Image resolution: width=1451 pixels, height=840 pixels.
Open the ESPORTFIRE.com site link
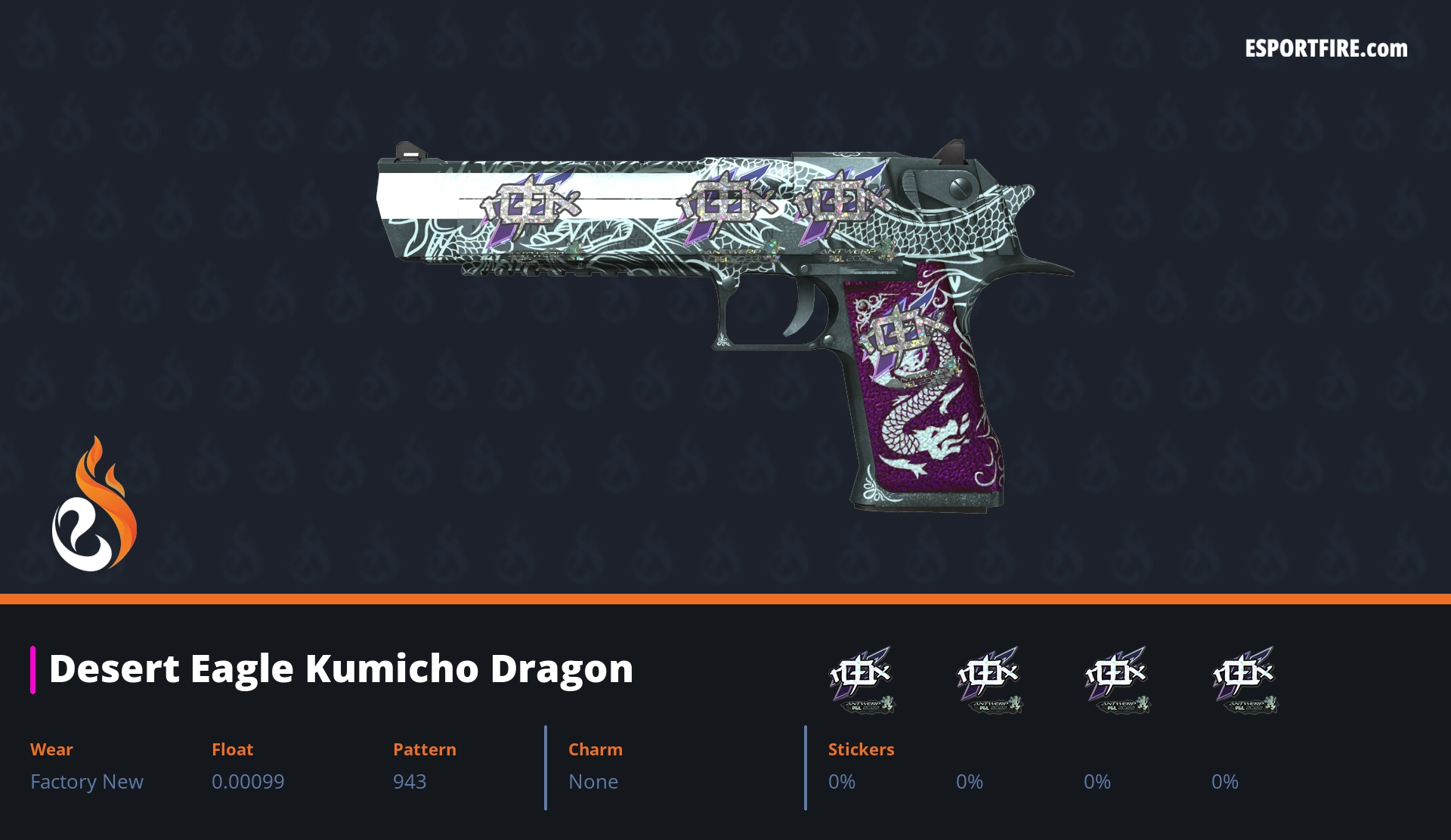pos(1326,49)
